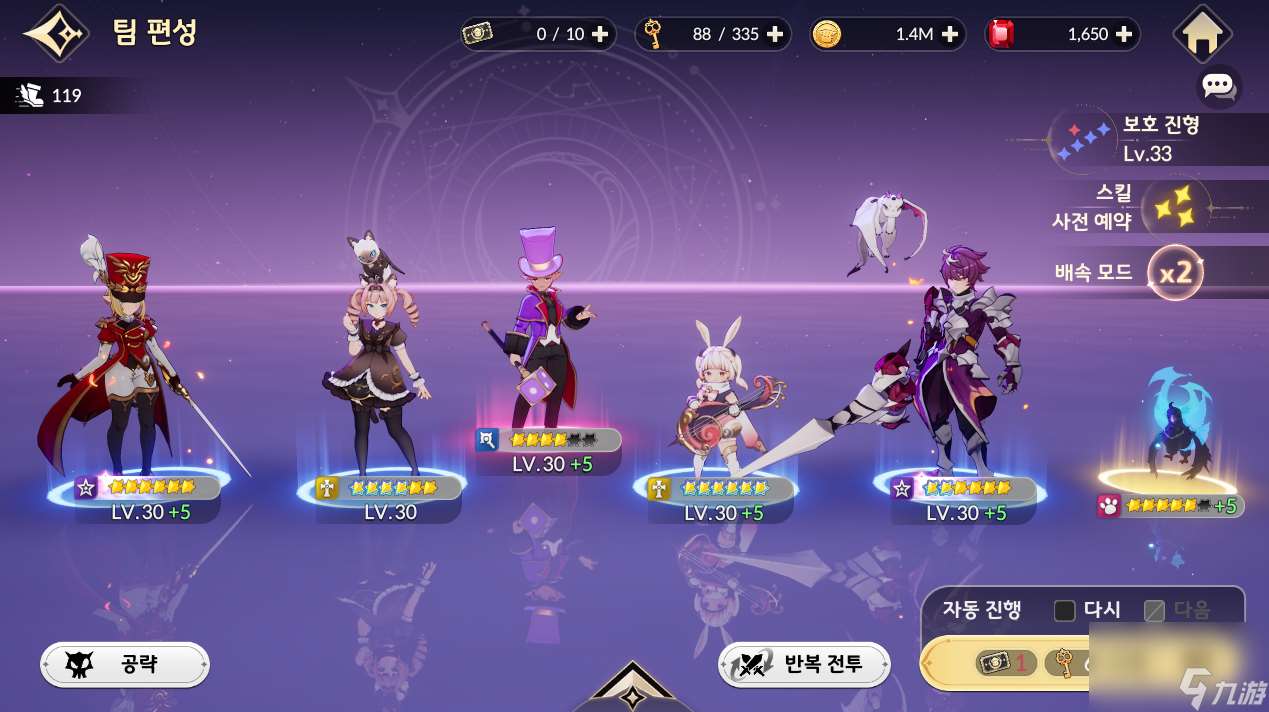
Task: Purchase more red rubies
Action: (x=1124, y=34)
